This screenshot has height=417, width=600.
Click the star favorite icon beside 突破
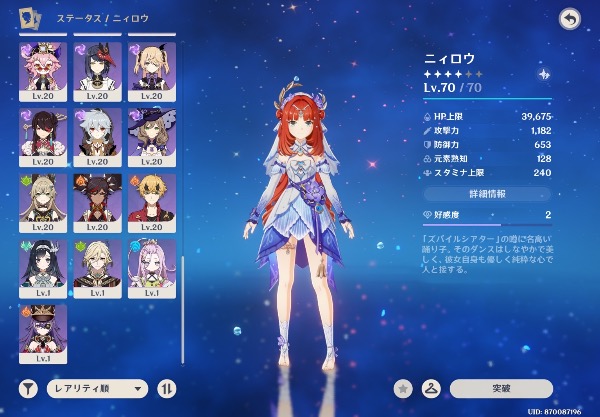(403, 387)
